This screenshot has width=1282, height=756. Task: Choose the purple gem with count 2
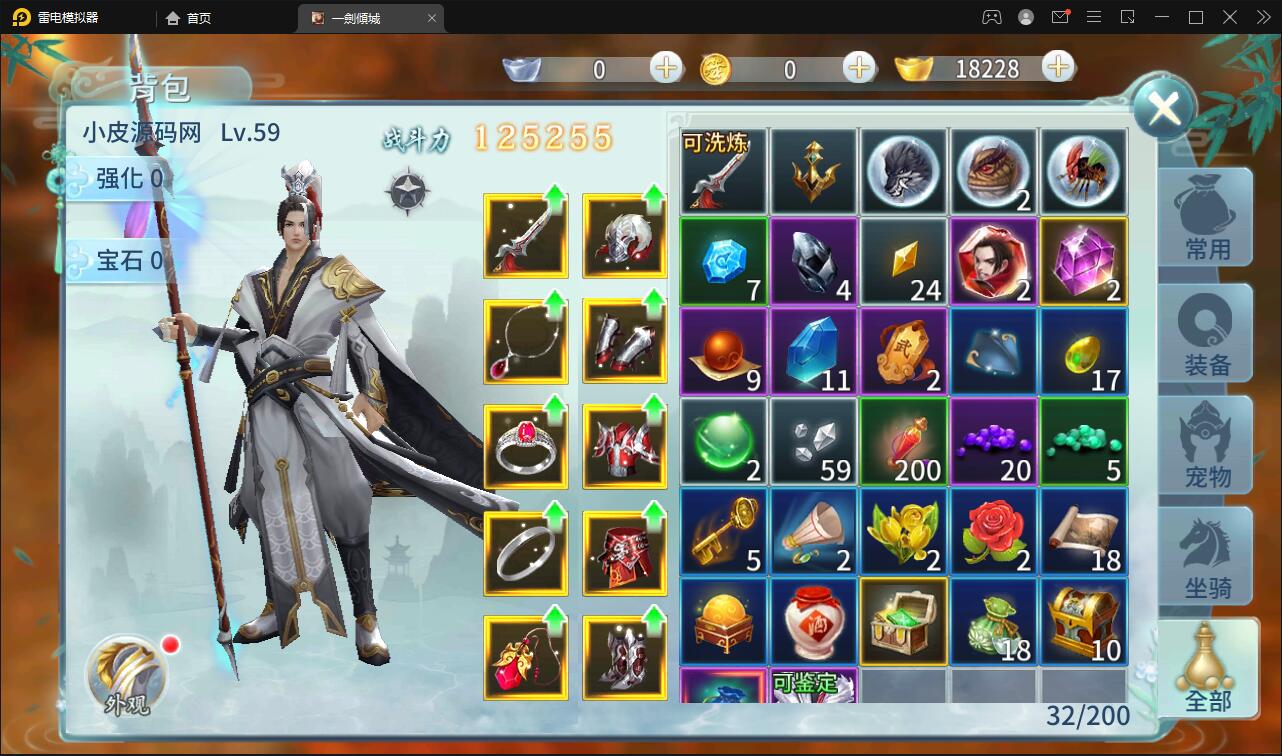coord(1083,261)
